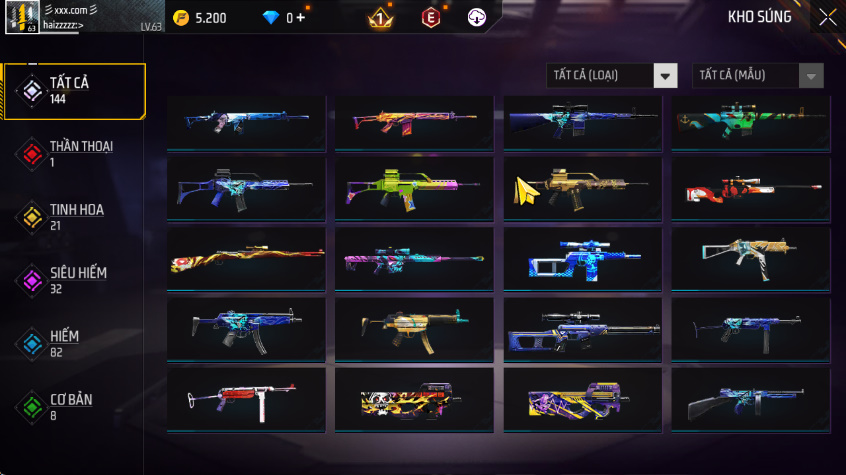Image resolution: width=846 pixels, height=475 pixels.
Task: View the Cơ Bản weapon category
Action: [73, 406]
